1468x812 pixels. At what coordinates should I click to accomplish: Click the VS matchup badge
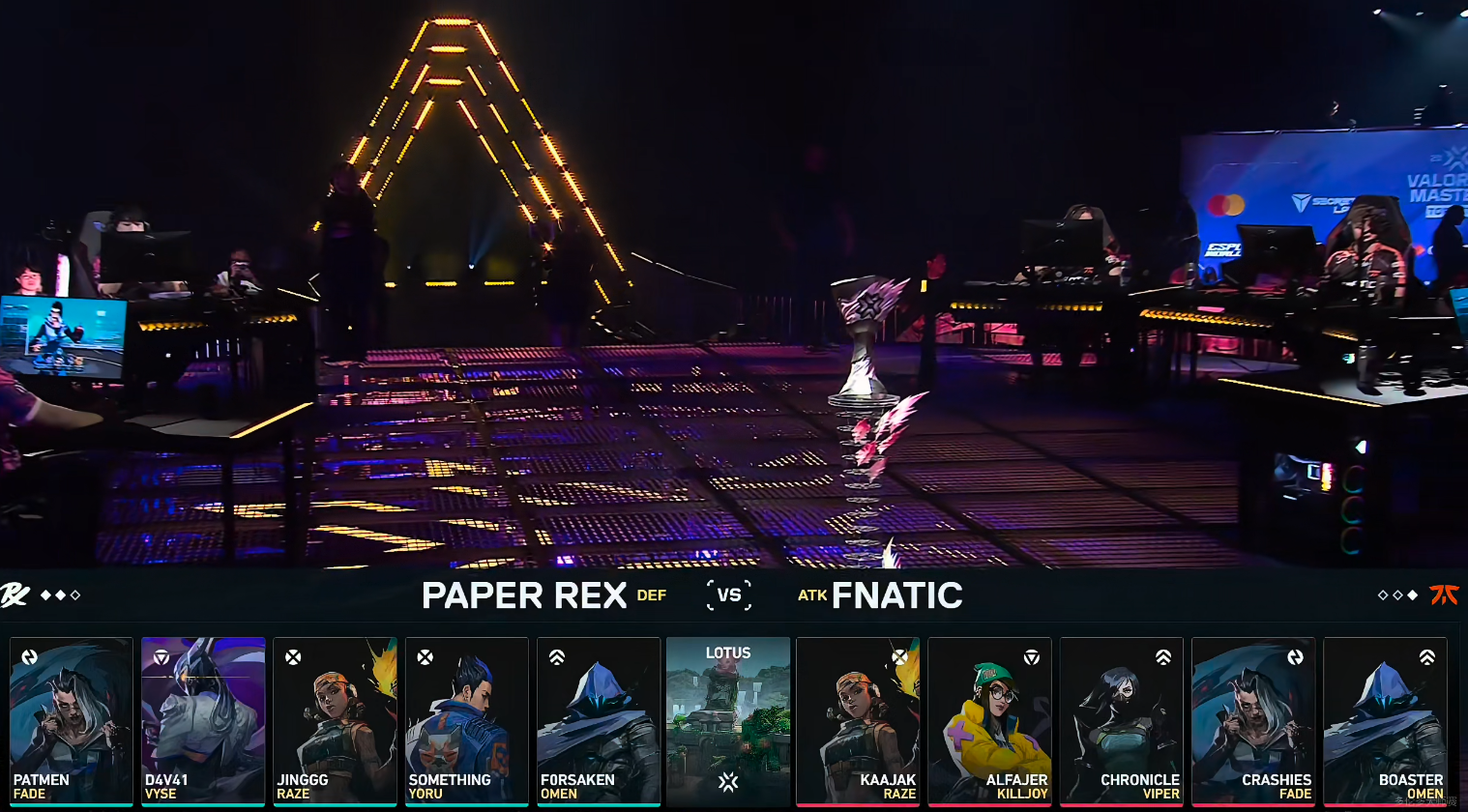coord(729,594)
